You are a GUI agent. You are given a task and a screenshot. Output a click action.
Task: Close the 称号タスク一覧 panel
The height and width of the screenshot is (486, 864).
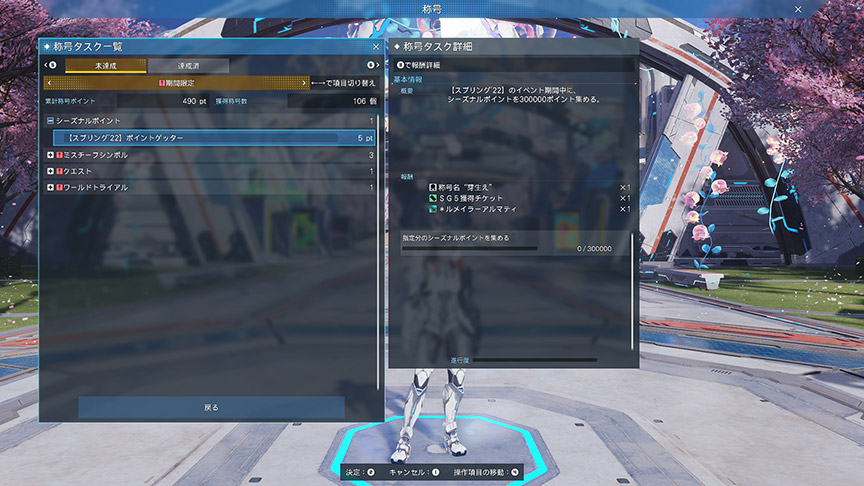376,46
